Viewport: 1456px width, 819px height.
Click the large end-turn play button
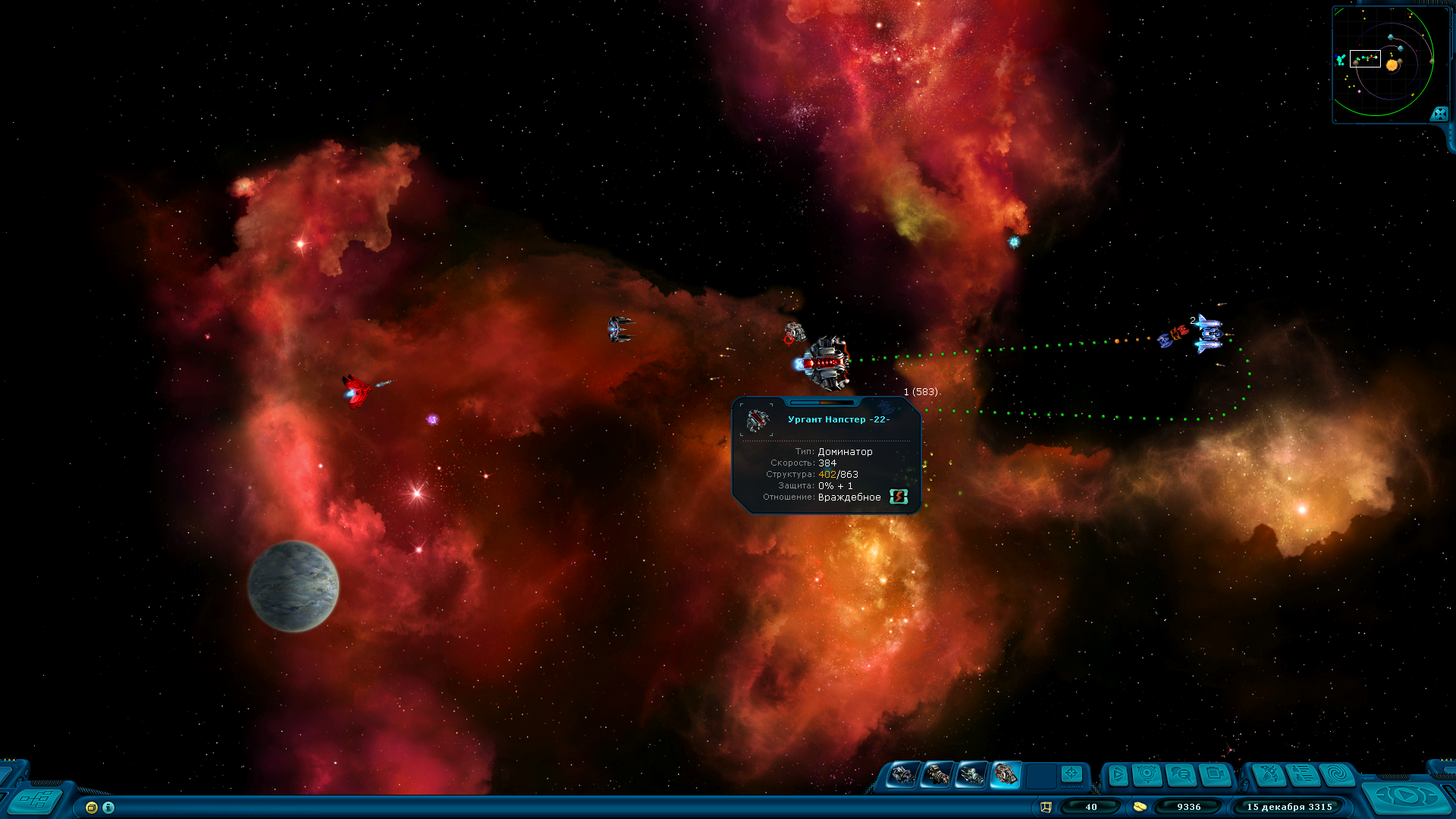click(1407, 796)
